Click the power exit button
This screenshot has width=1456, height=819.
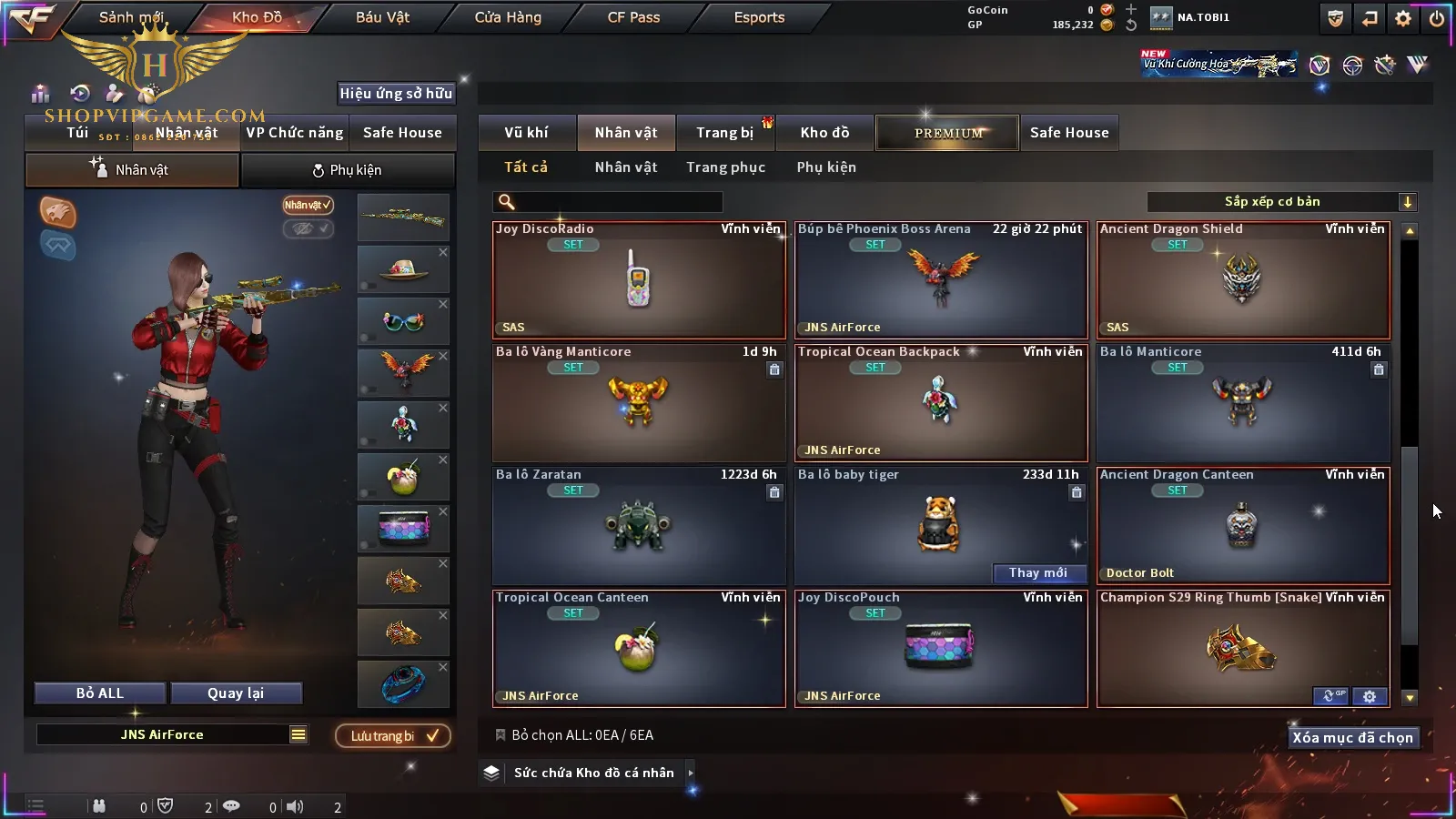point(1437,18)
